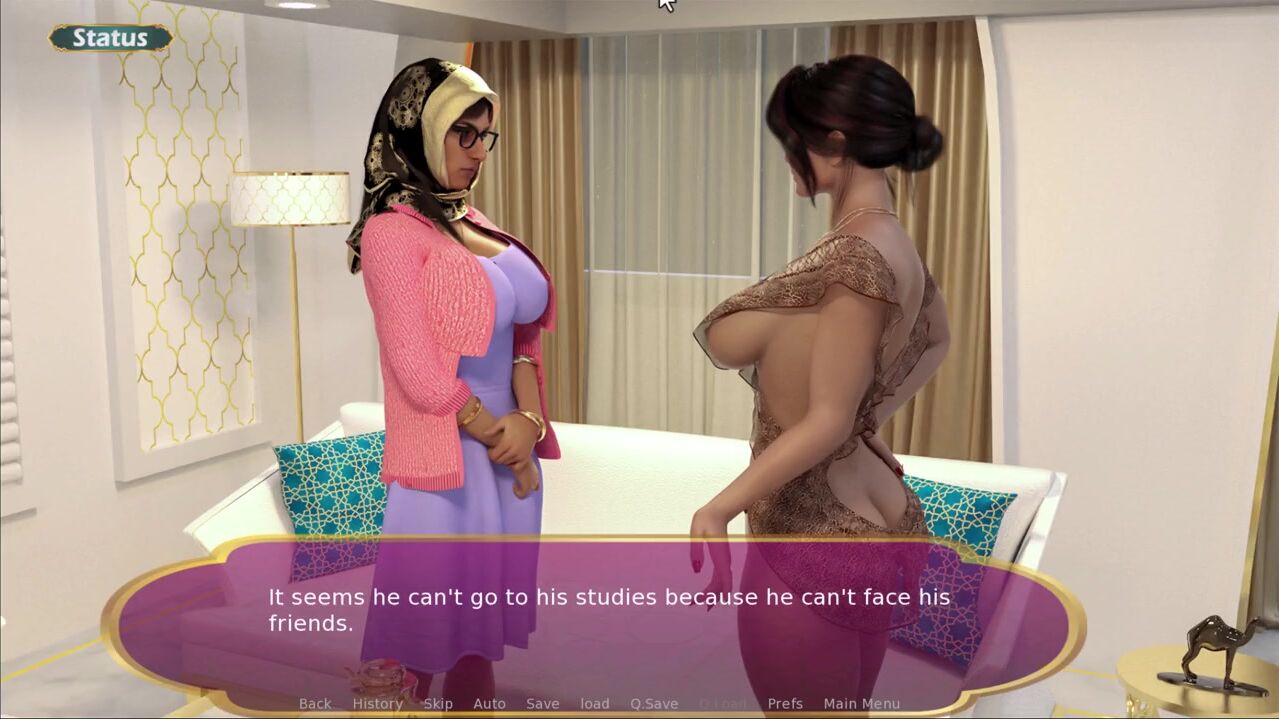Image resolution: width=1279 pixels, height=719 pixels.
Task: Open the Status panel
Action: 110,38
